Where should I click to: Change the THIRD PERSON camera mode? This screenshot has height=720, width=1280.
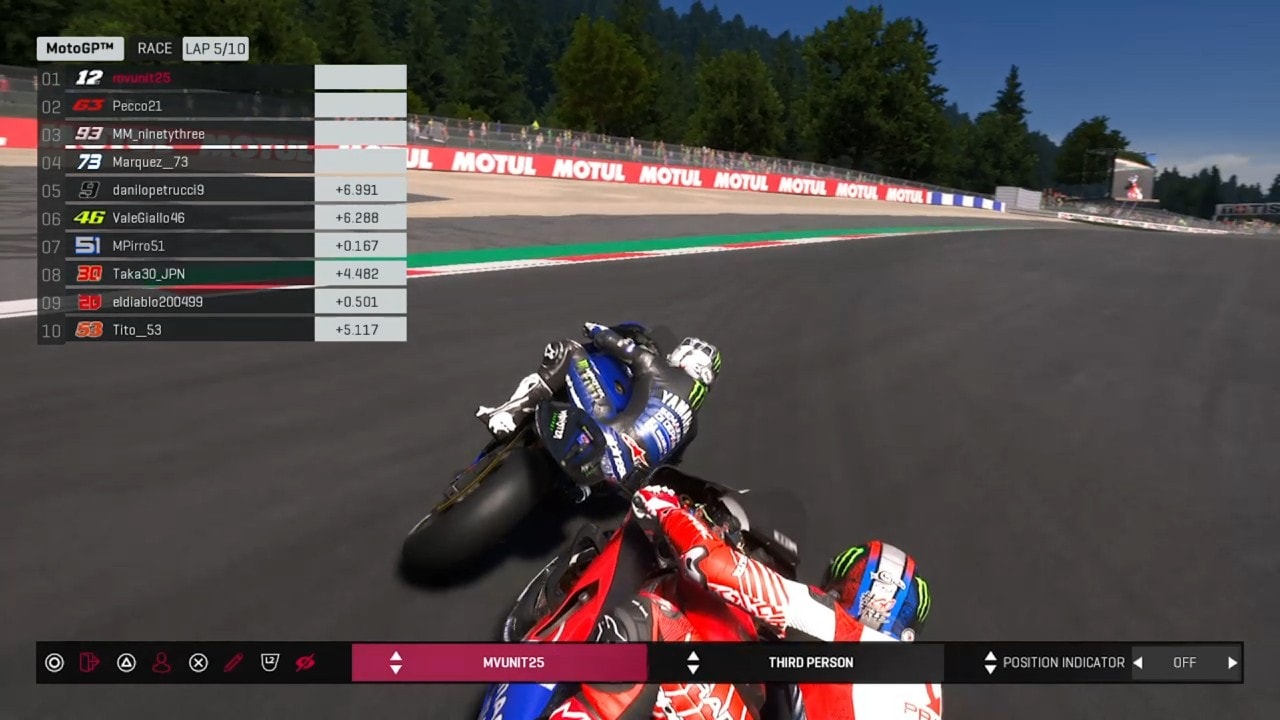click(691, 662)
